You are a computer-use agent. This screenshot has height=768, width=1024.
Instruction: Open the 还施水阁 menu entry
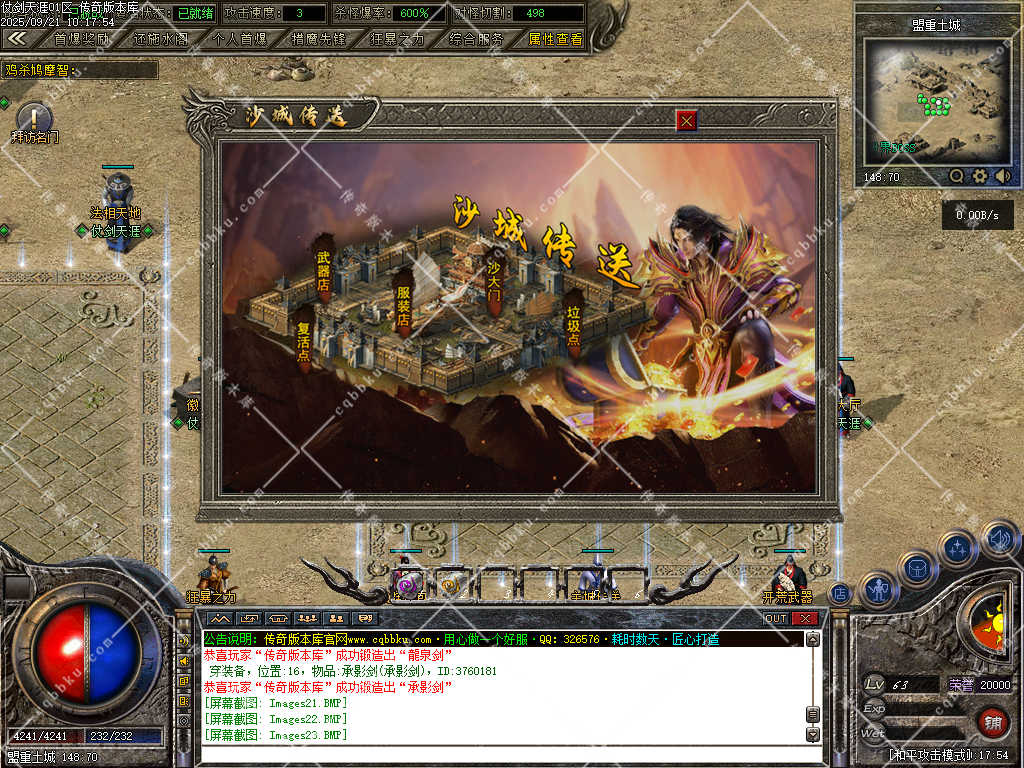pos(160,39)
